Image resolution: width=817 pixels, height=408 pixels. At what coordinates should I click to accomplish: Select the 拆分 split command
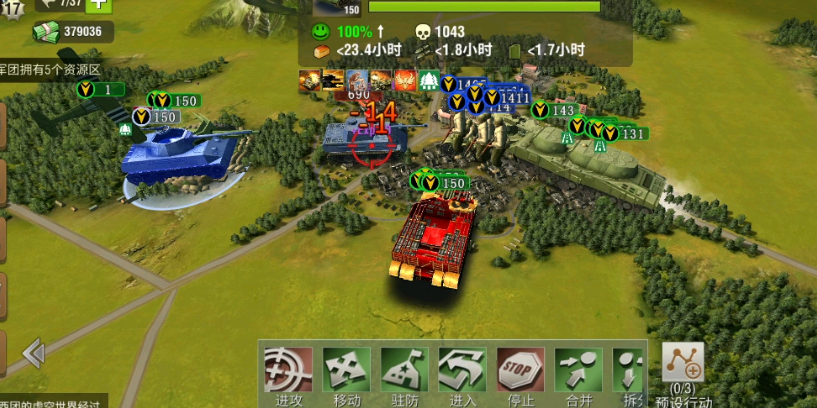click(627, 370)
